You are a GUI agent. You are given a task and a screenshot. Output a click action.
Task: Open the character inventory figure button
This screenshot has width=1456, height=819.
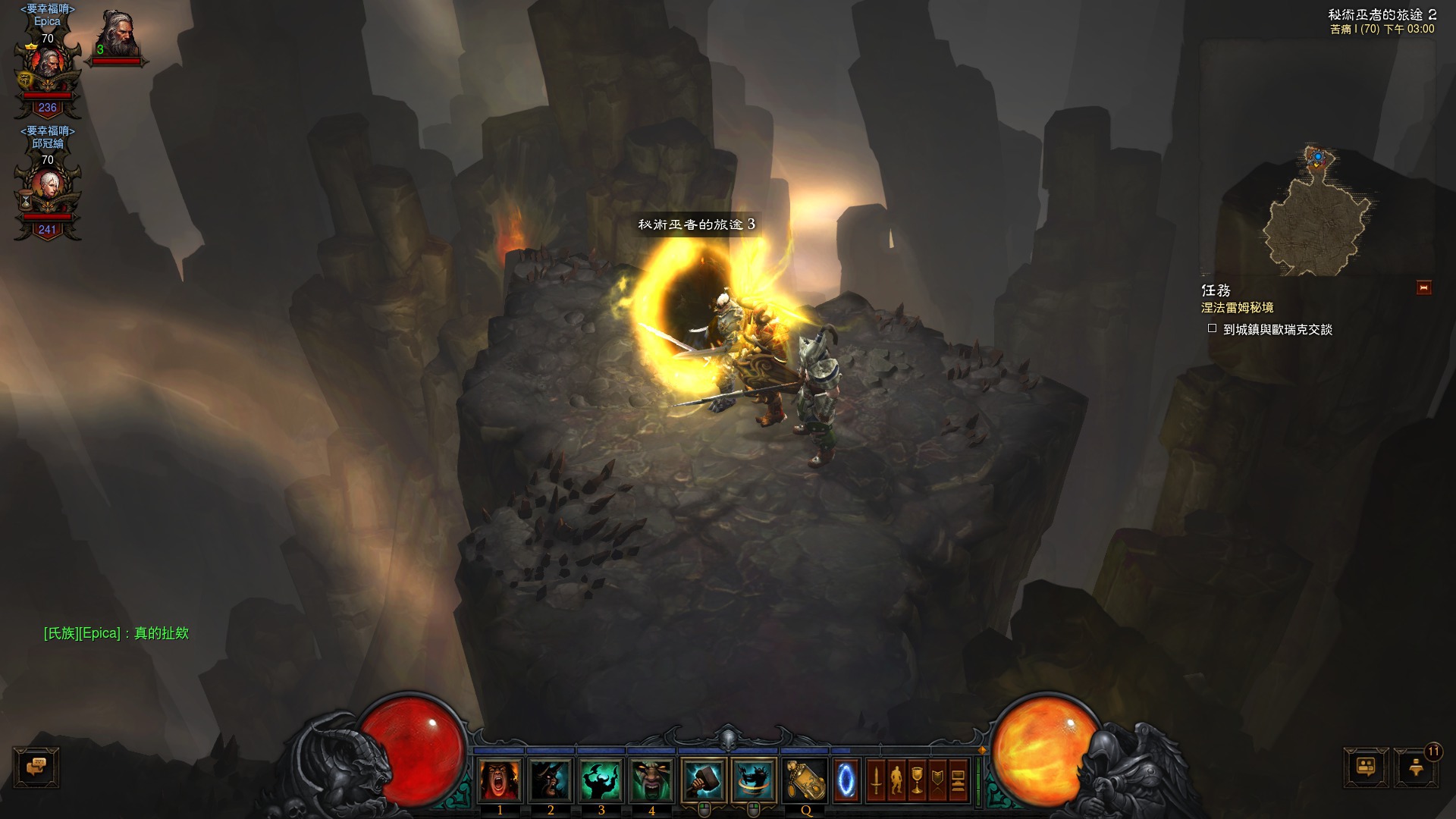coord(896,780)
